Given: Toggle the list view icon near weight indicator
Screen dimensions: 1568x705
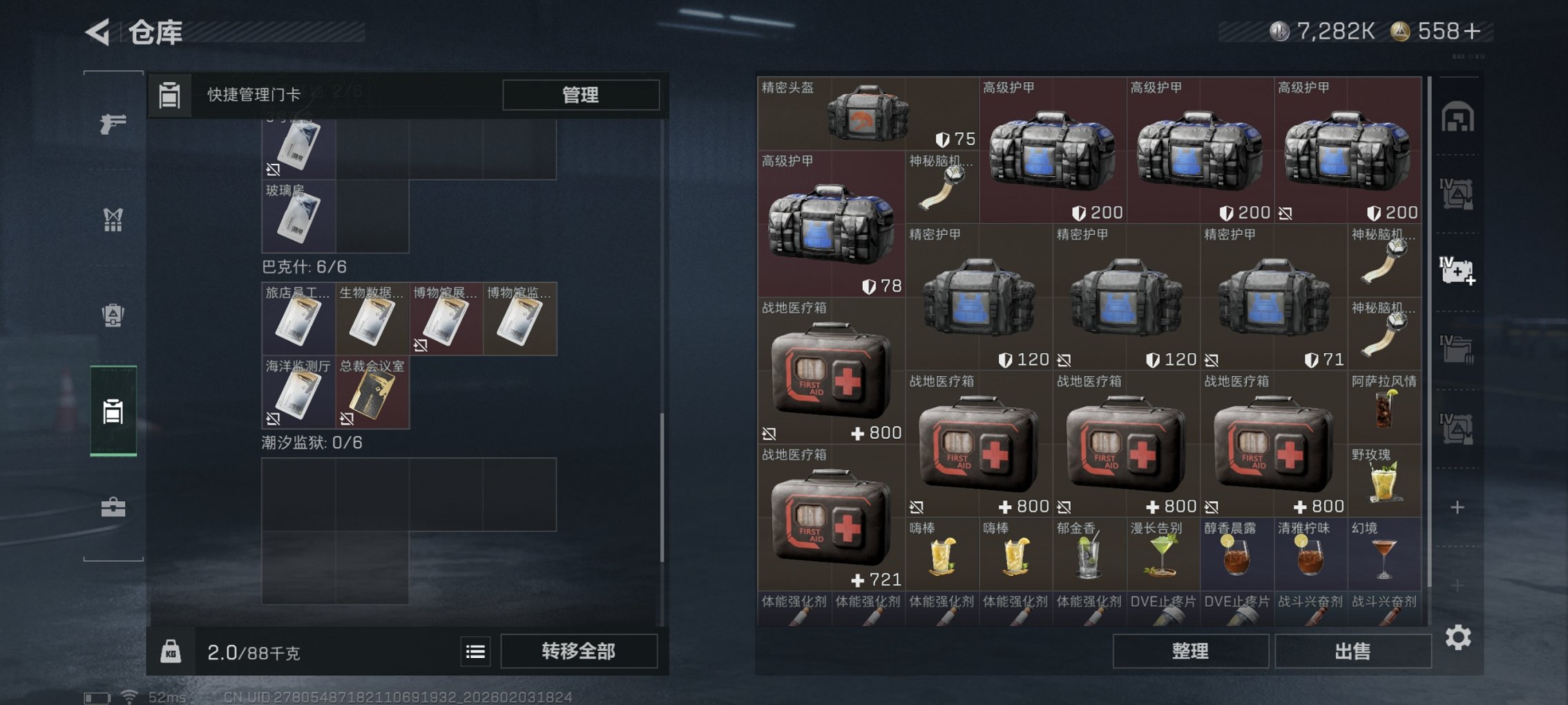Looking at the screenshot, I should click(474, 650).
